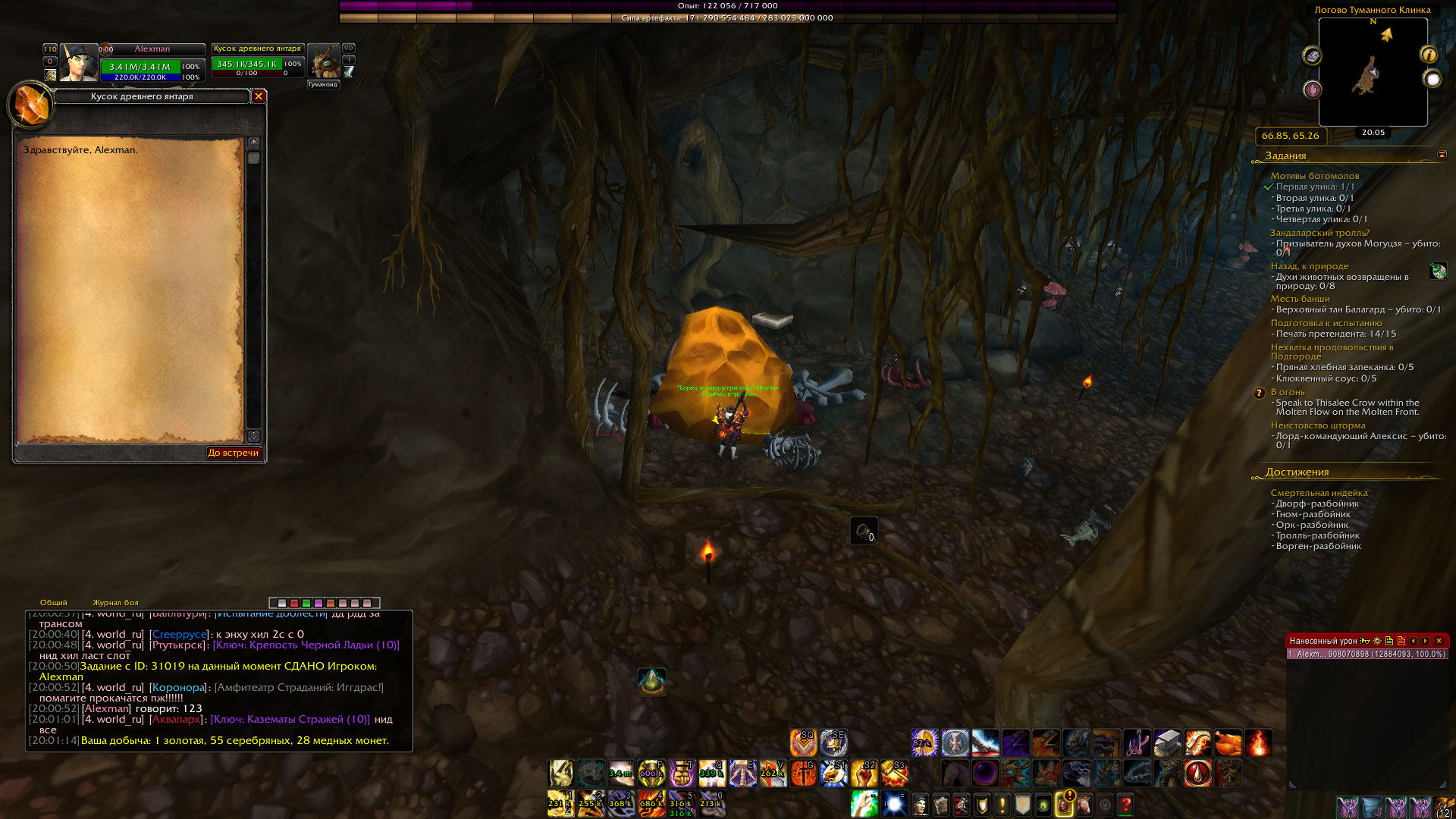Image resolution: width=1456 pixels, height=819 pixels.
Task: Click the "До встречи" goodbye button
Action: (234, 453)
